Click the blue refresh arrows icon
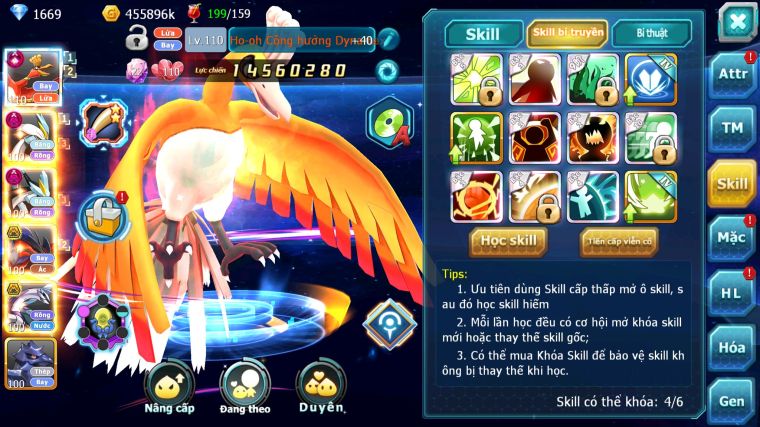Viewport: 760px width, 427px height. [x=386, y=70]
